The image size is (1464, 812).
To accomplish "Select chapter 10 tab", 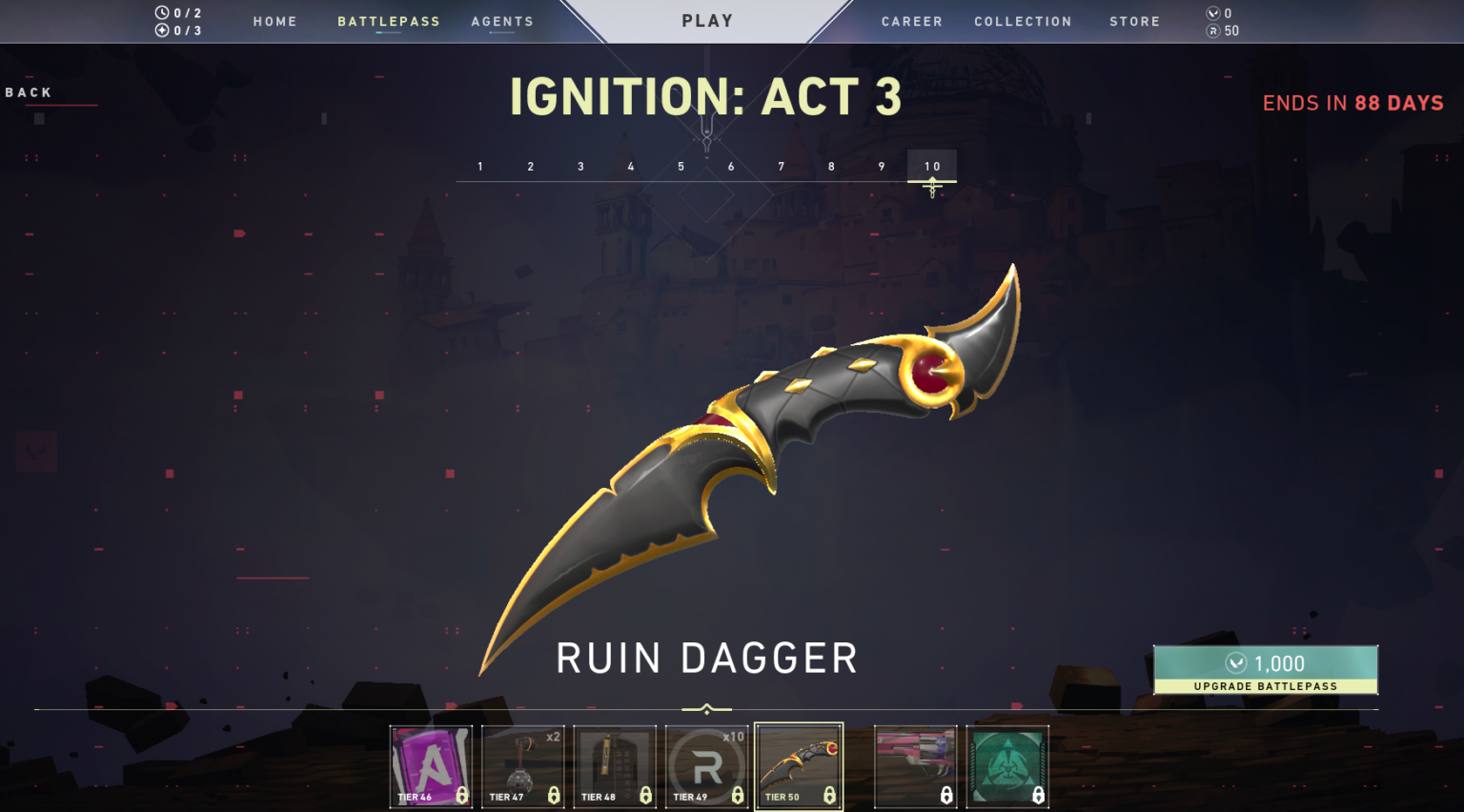I will click(x=932, y=166).
